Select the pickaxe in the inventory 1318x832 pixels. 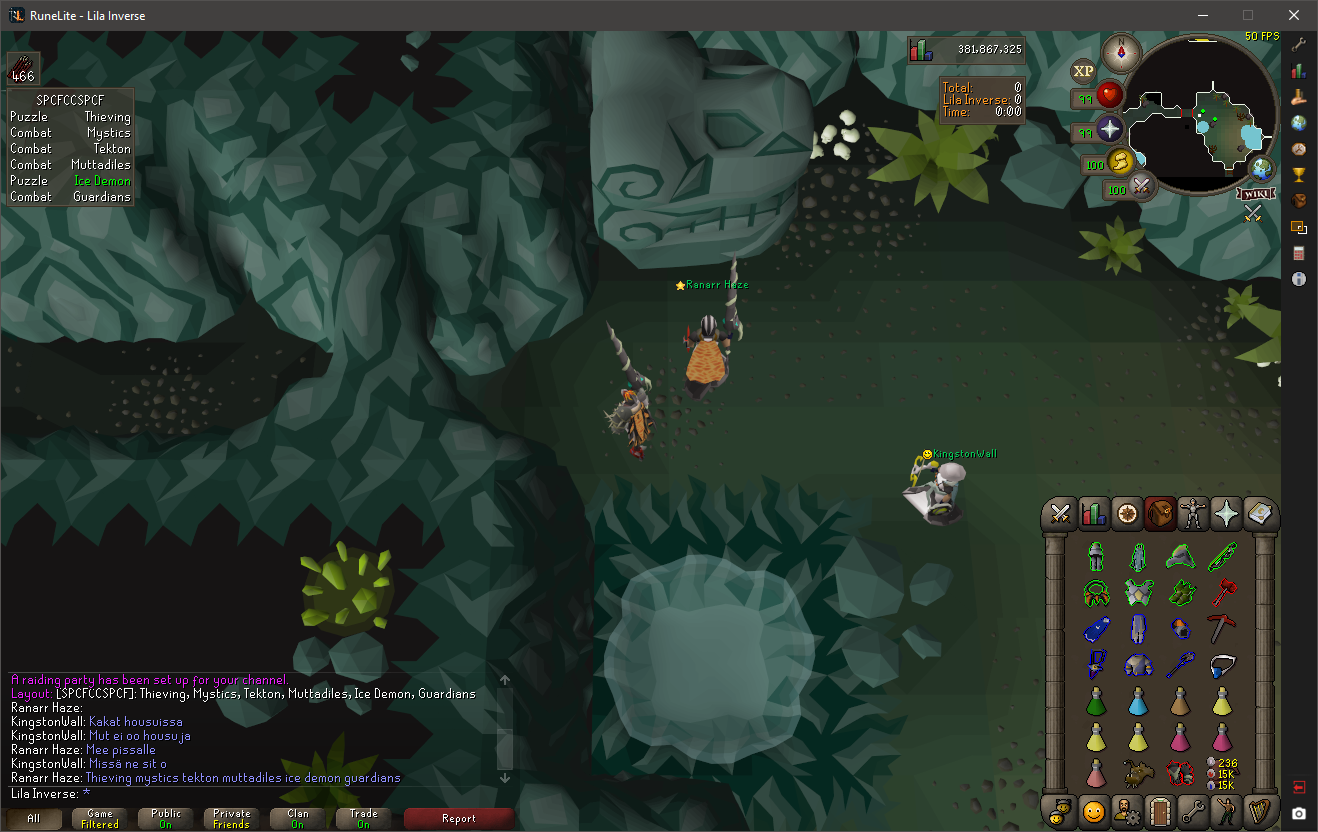pos(1222,628)
